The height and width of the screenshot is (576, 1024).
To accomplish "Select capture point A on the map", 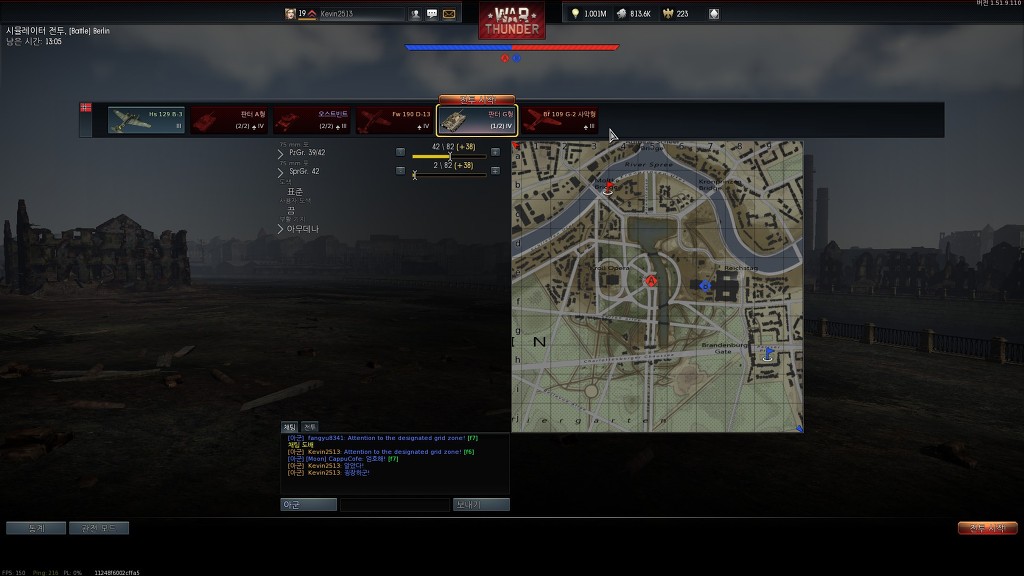I will click(651, 282).
